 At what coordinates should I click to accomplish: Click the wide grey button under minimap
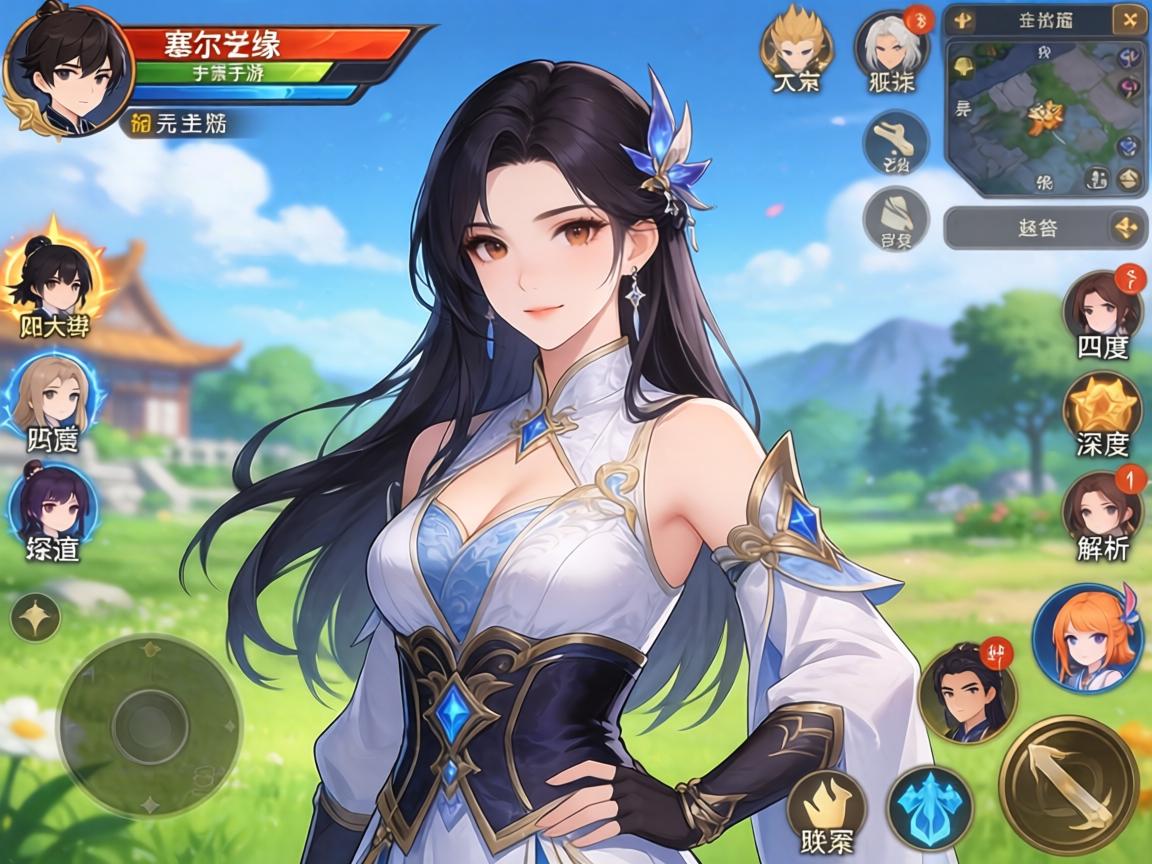(1043, 228)
